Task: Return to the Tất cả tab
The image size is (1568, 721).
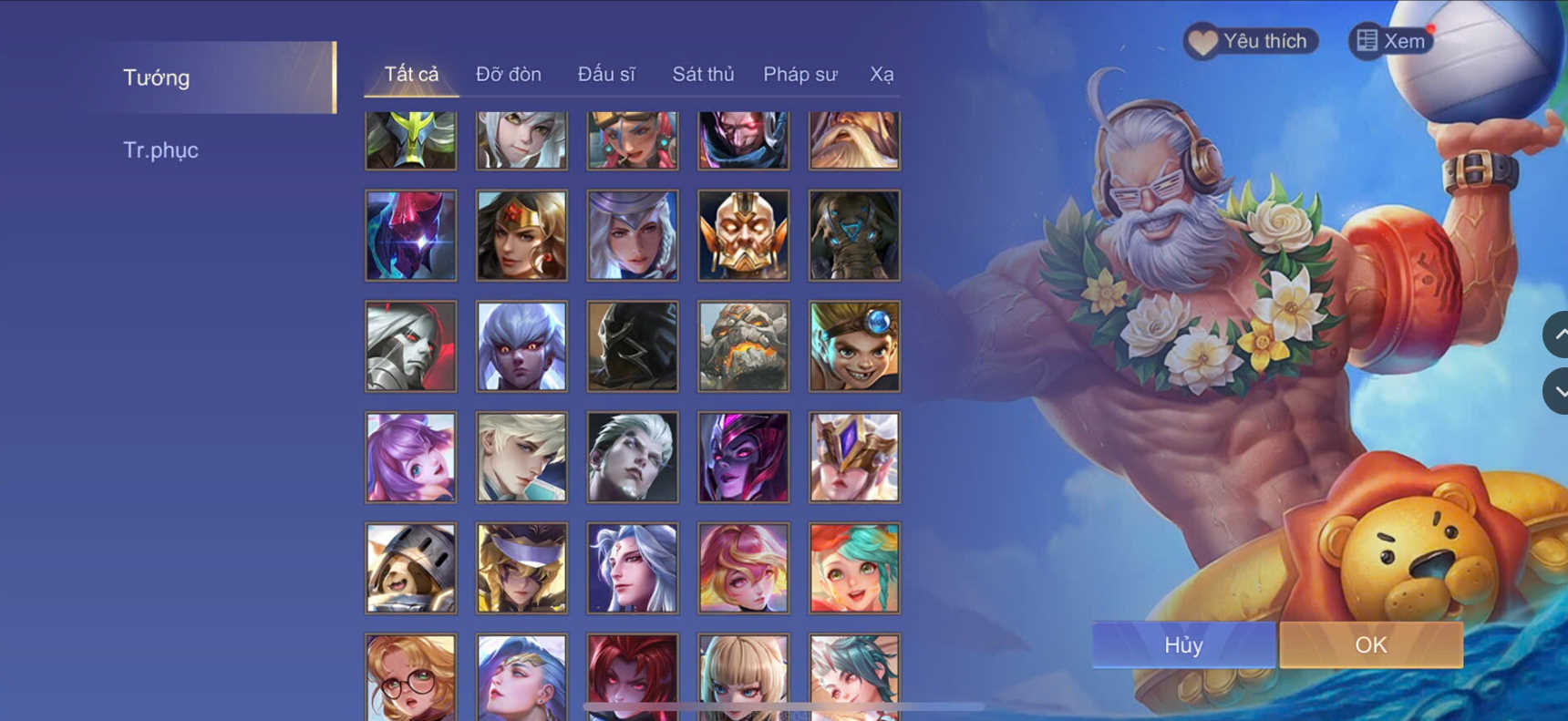Action: pyautogui.click(x=412, y=75)
